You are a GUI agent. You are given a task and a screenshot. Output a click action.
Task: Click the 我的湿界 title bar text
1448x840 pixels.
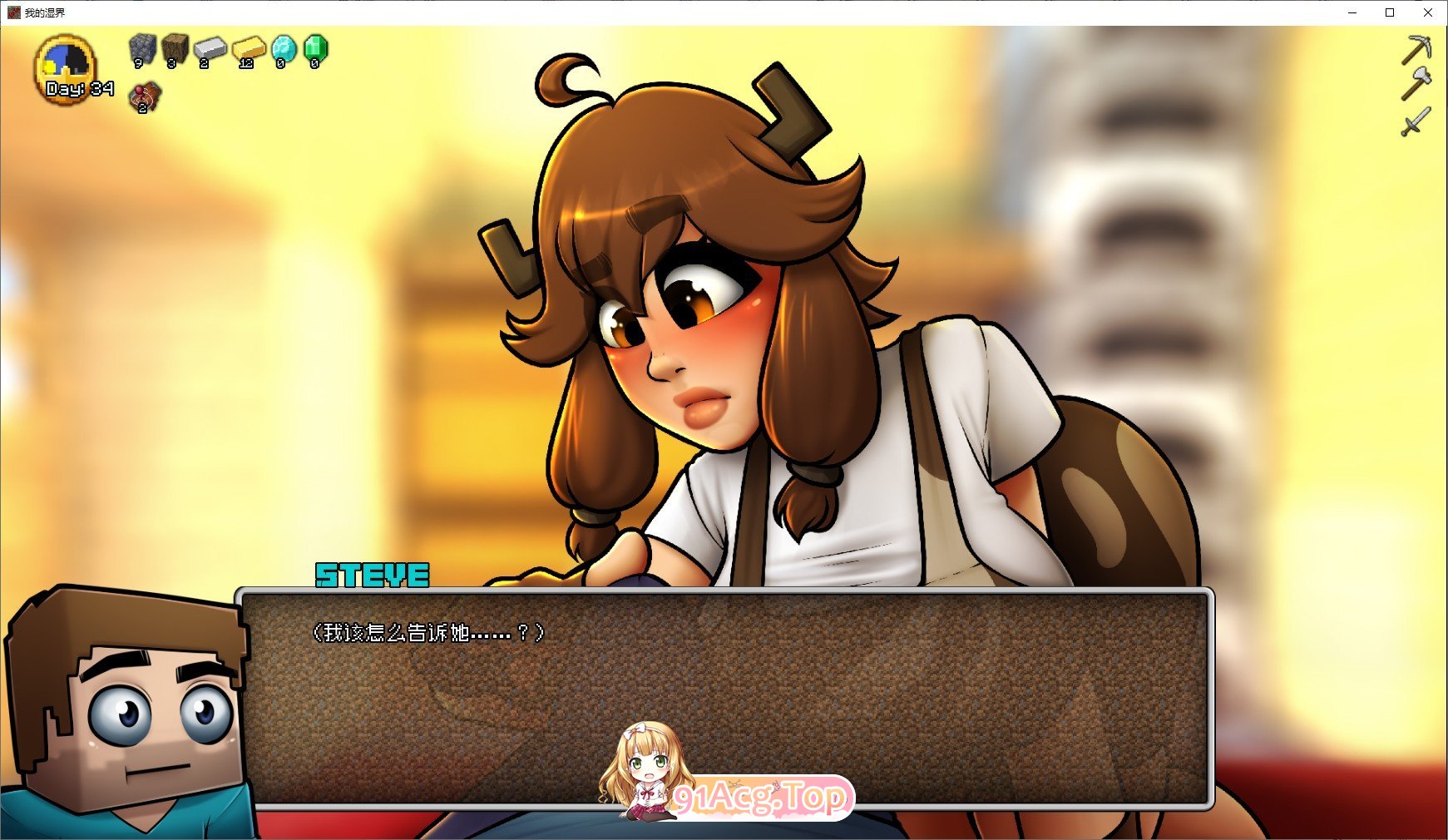45,12
